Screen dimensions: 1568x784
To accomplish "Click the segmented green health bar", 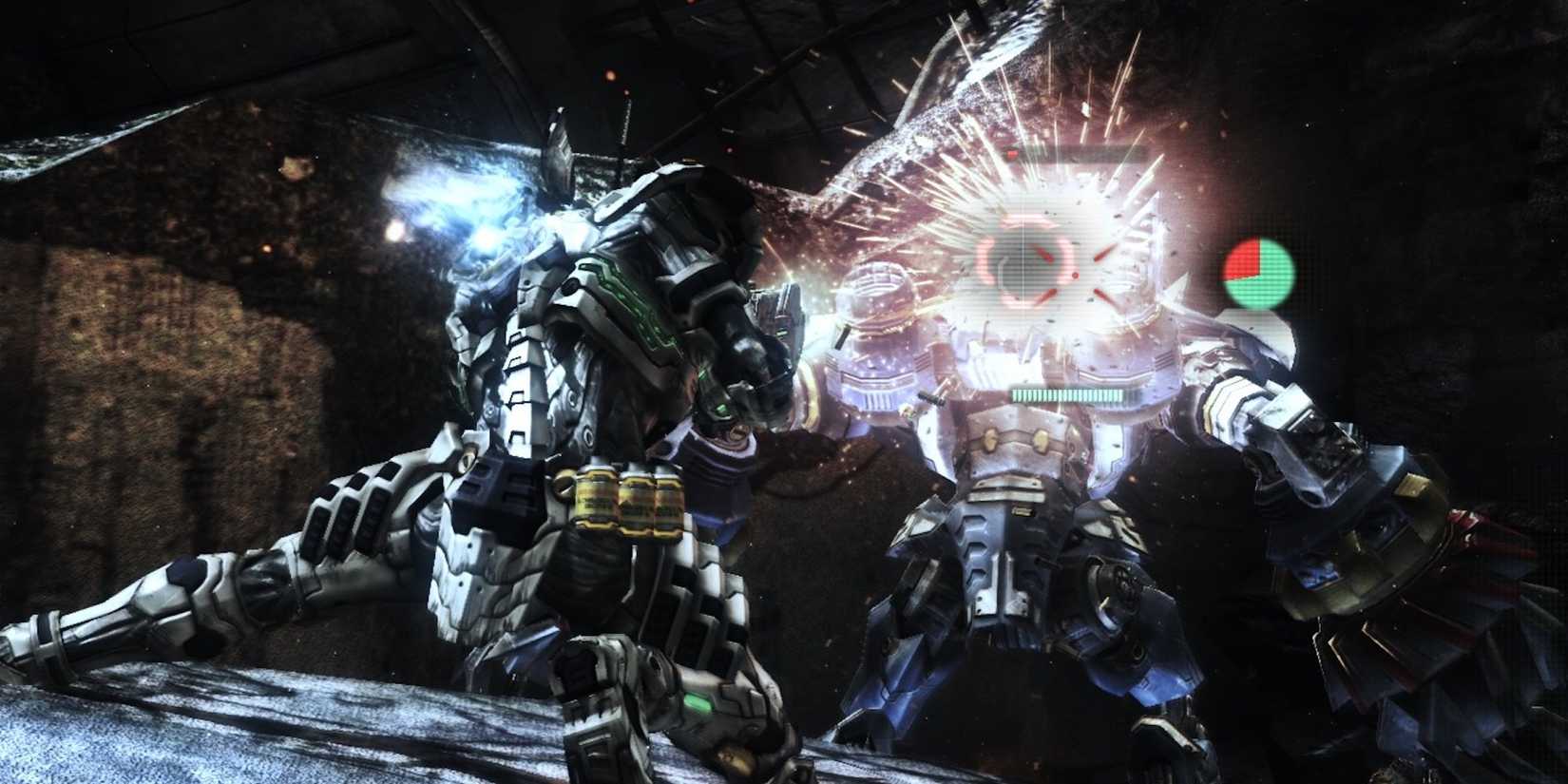I will pyautogui.click(x=1069, y=394).
